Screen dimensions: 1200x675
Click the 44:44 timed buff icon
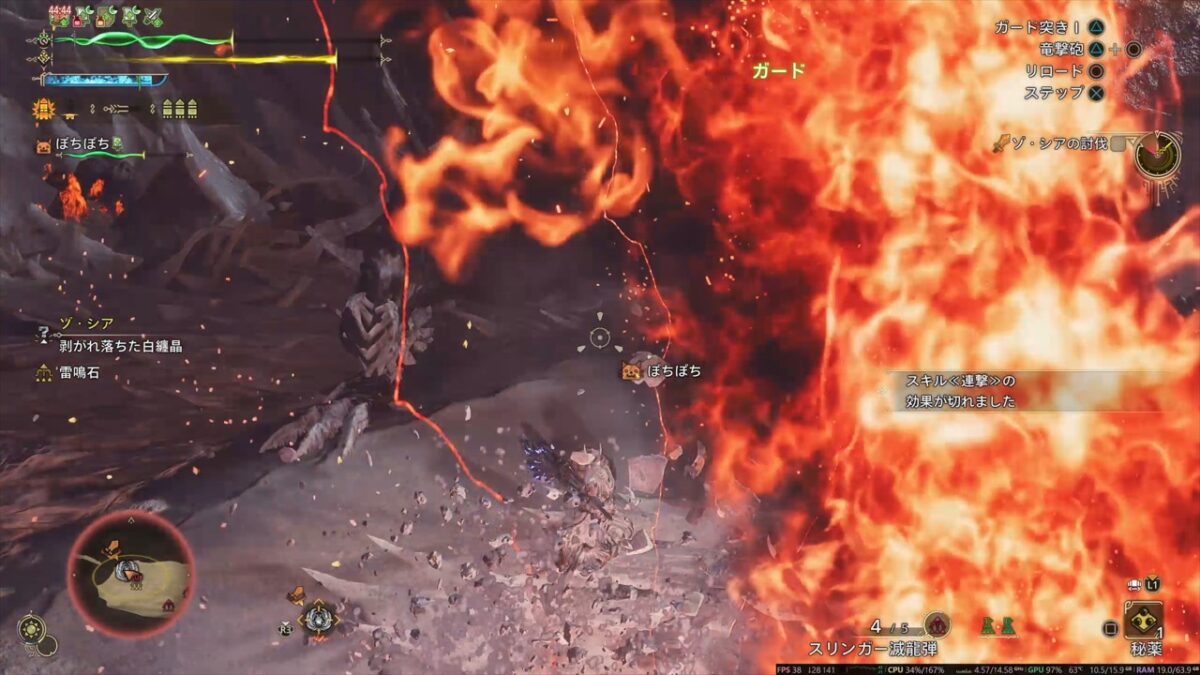point(60,17)
